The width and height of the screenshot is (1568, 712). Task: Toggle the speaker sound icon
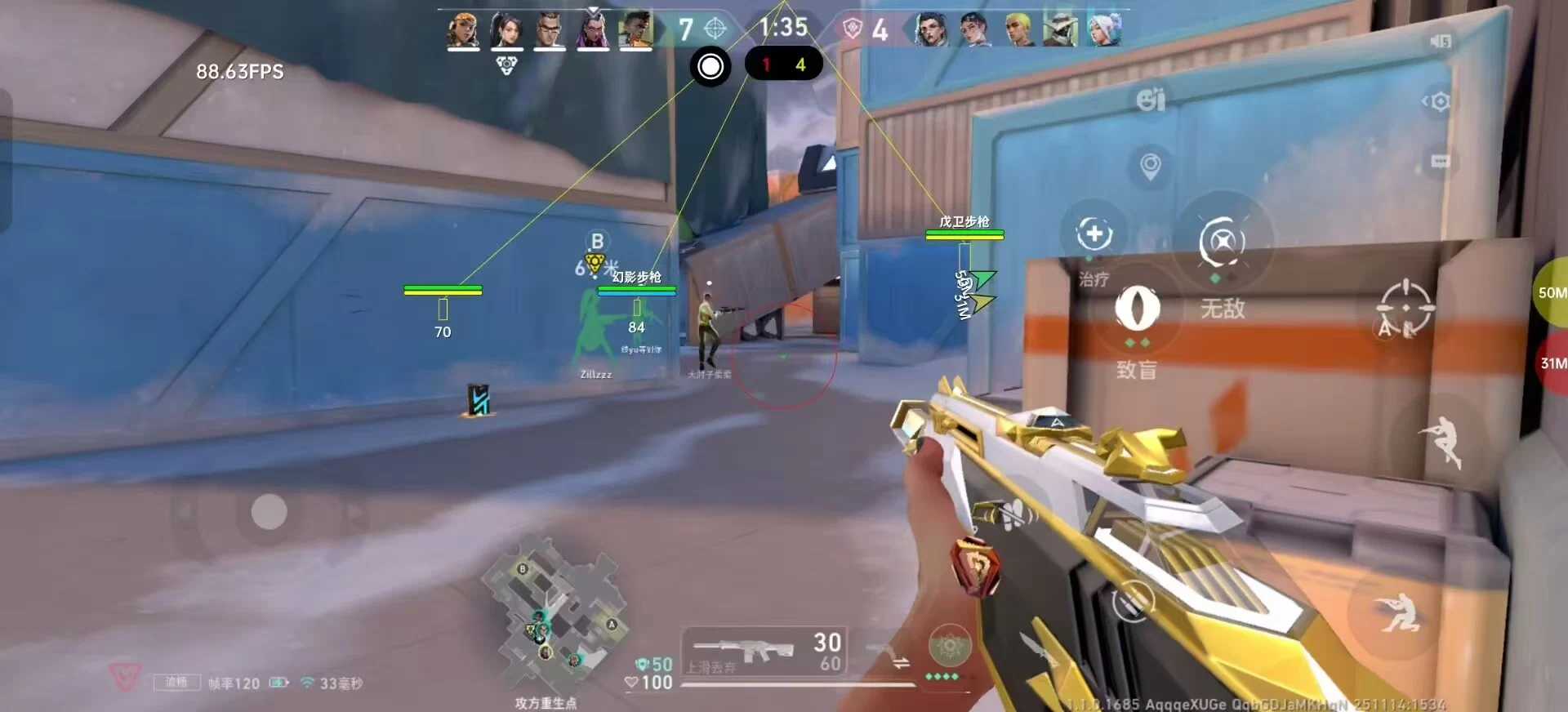click(x=1440, y=41)
